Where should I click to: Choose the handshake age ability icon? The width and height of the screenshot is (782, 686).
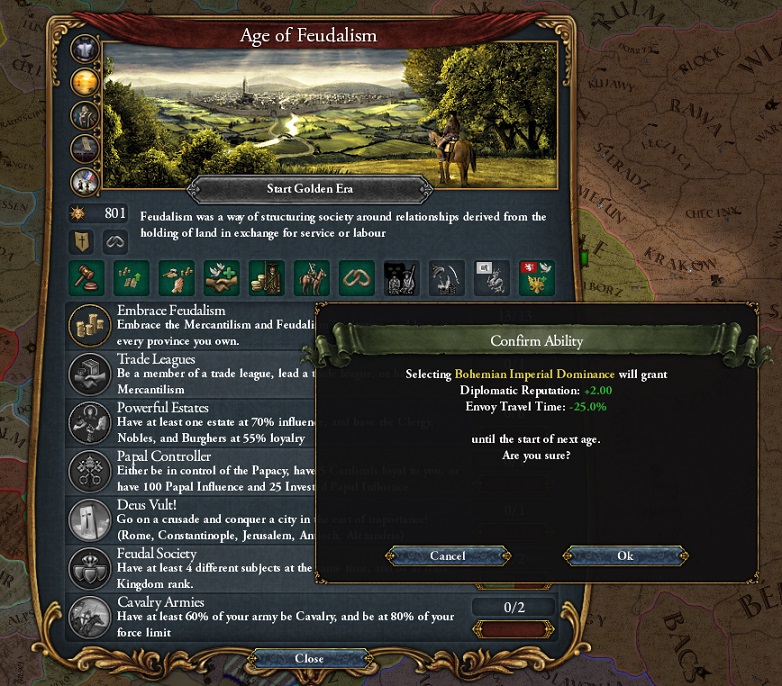[220, 278]
